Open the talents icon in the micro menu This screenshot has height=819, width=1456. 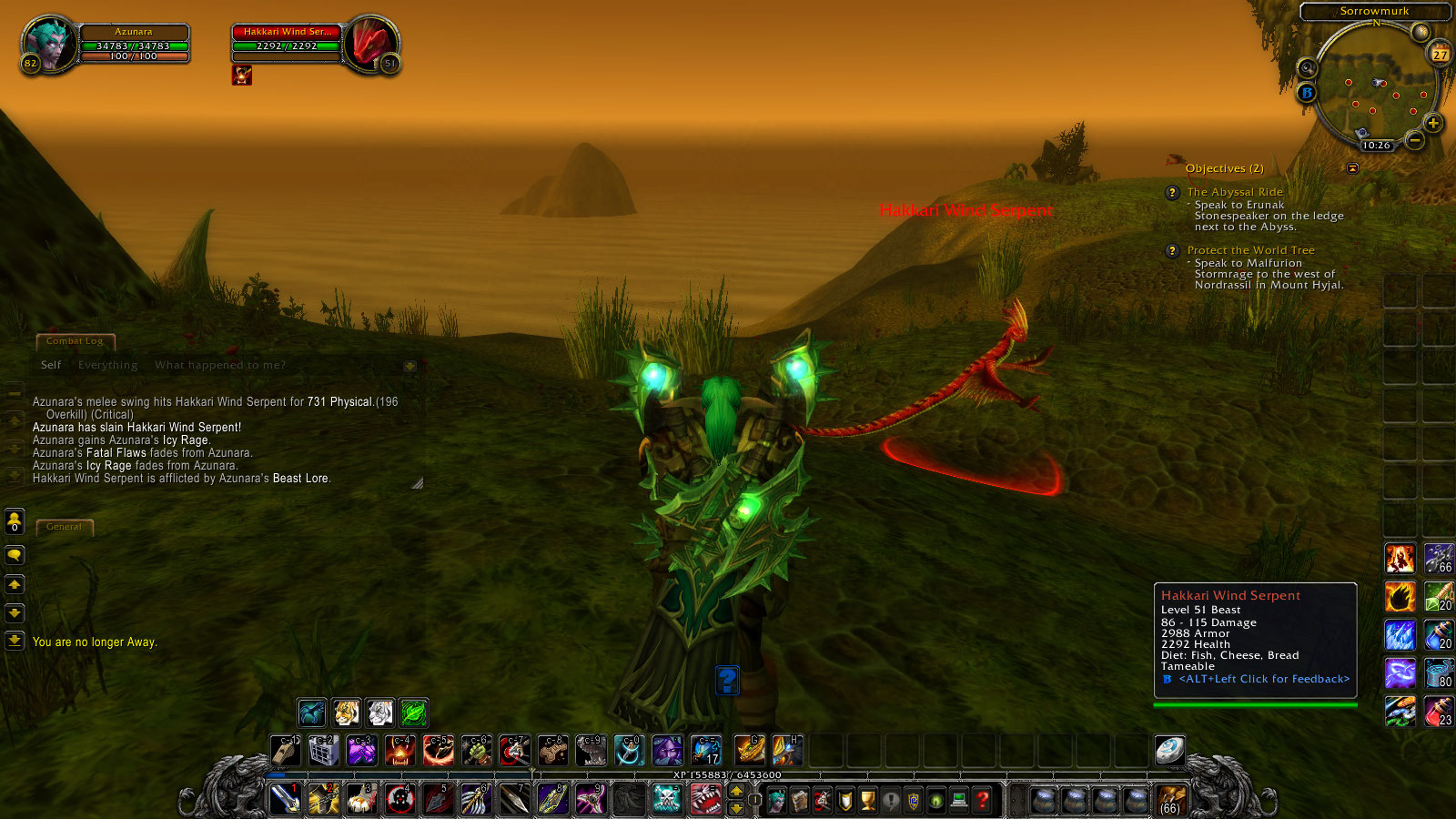coord(822,800)
